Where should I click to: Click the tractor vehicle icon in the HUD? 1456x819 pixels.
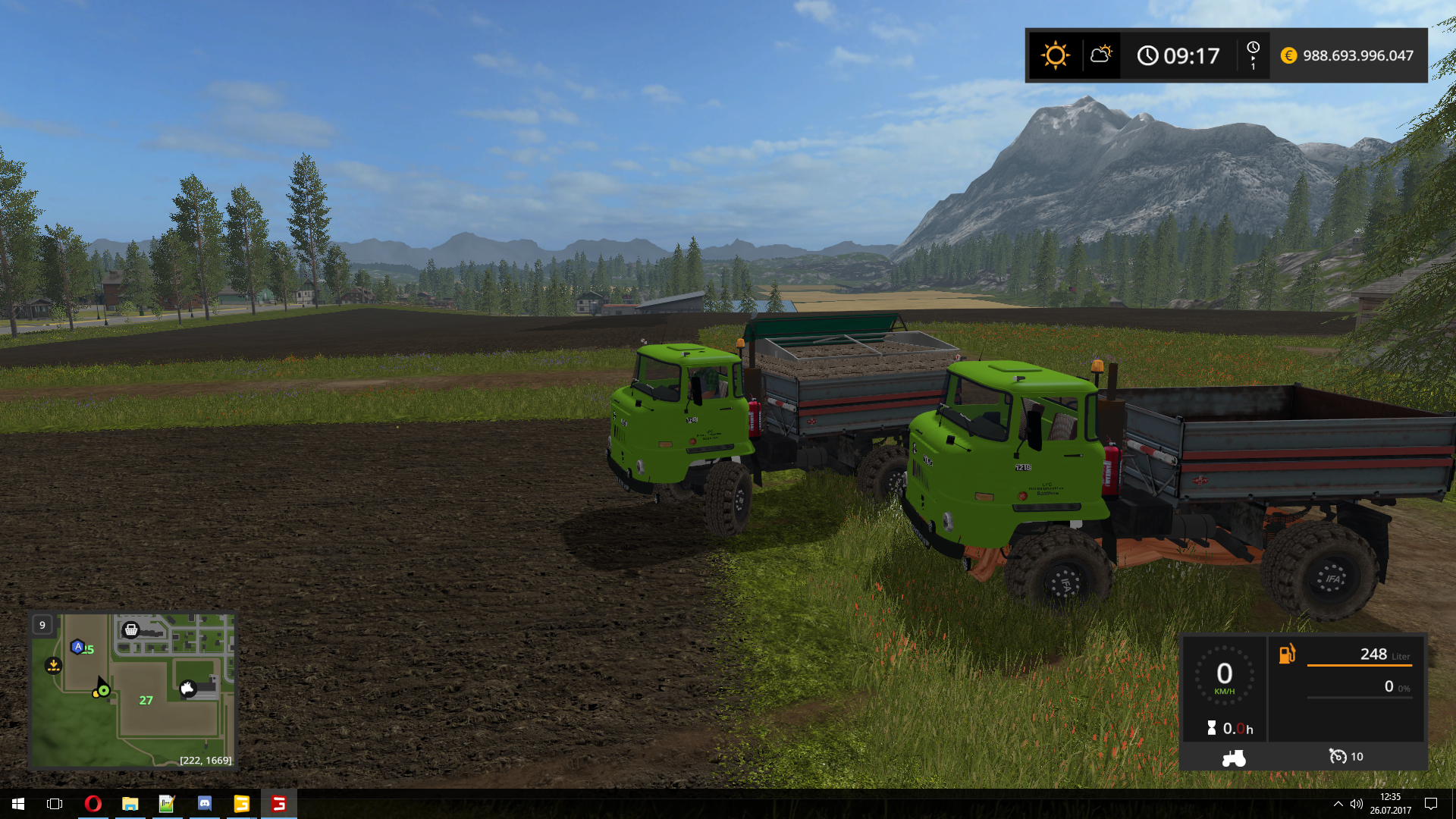1234,758
